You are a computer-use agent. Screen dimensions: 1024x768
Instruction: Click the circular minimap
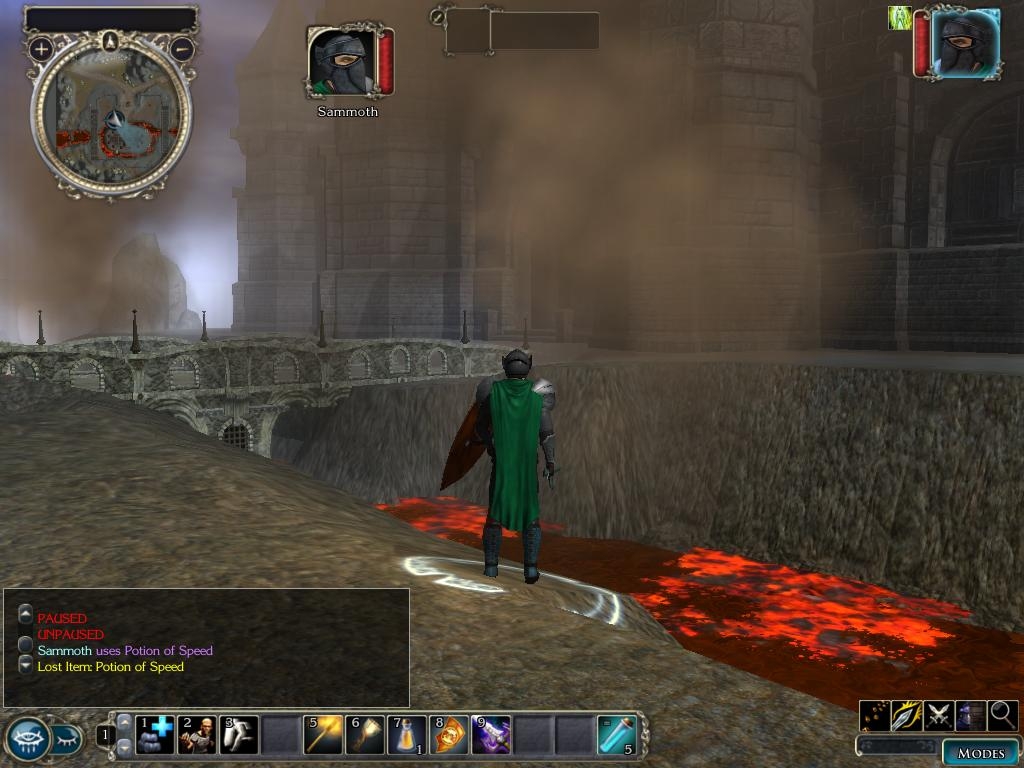click(111, 118)
